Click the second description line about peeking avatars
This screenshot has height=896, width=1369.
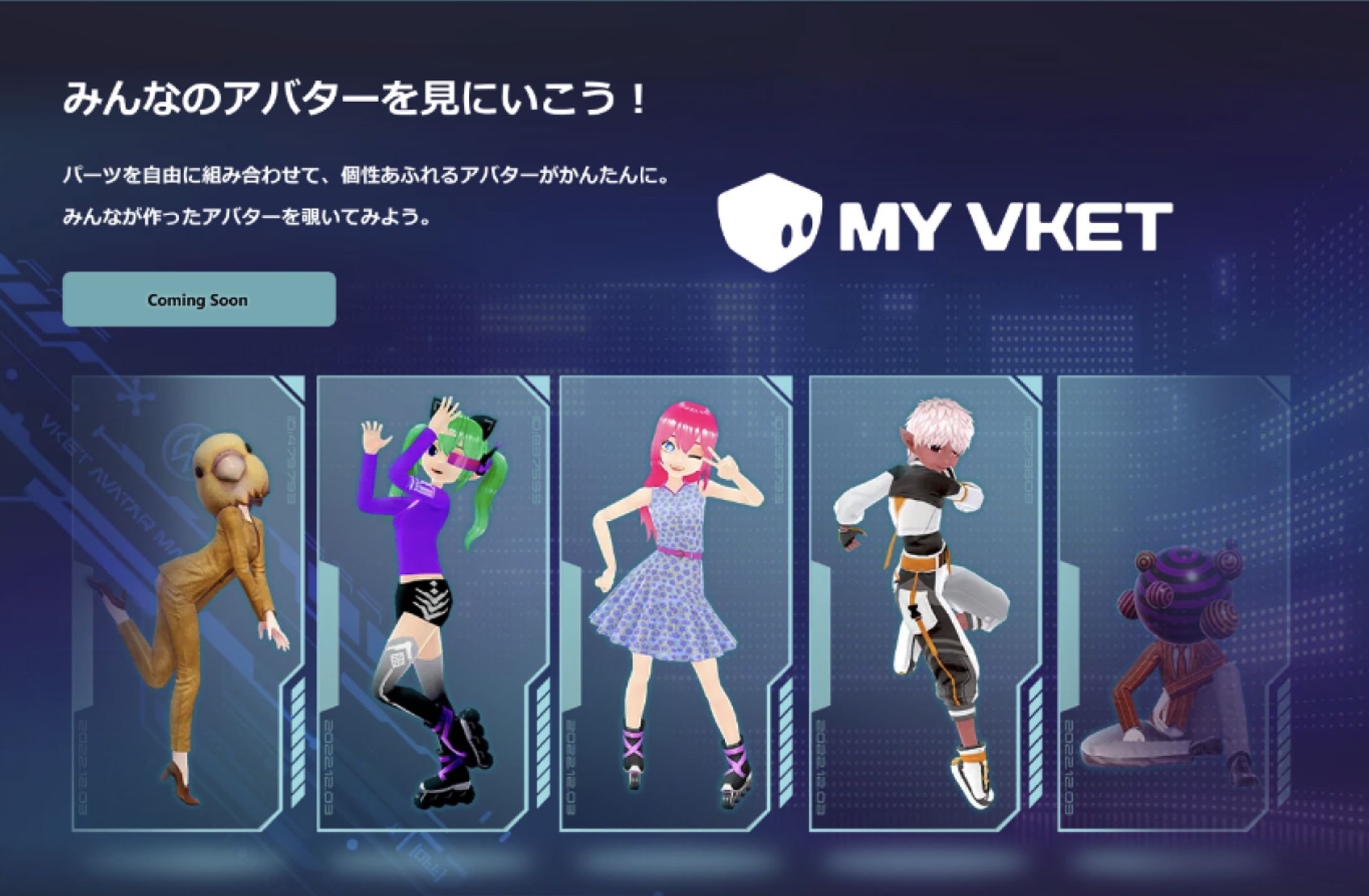coord(248,217)
